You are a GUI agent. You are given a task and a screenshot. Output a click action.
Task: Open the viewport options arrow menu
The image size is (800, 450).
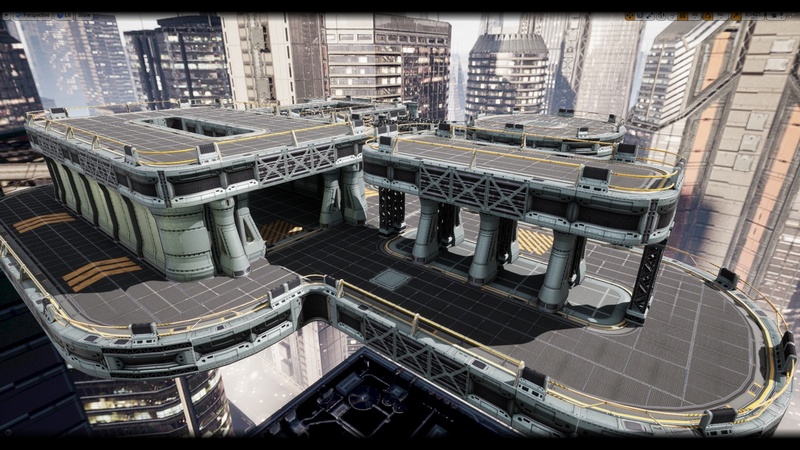pyautogui.click(x=7, y=15)
